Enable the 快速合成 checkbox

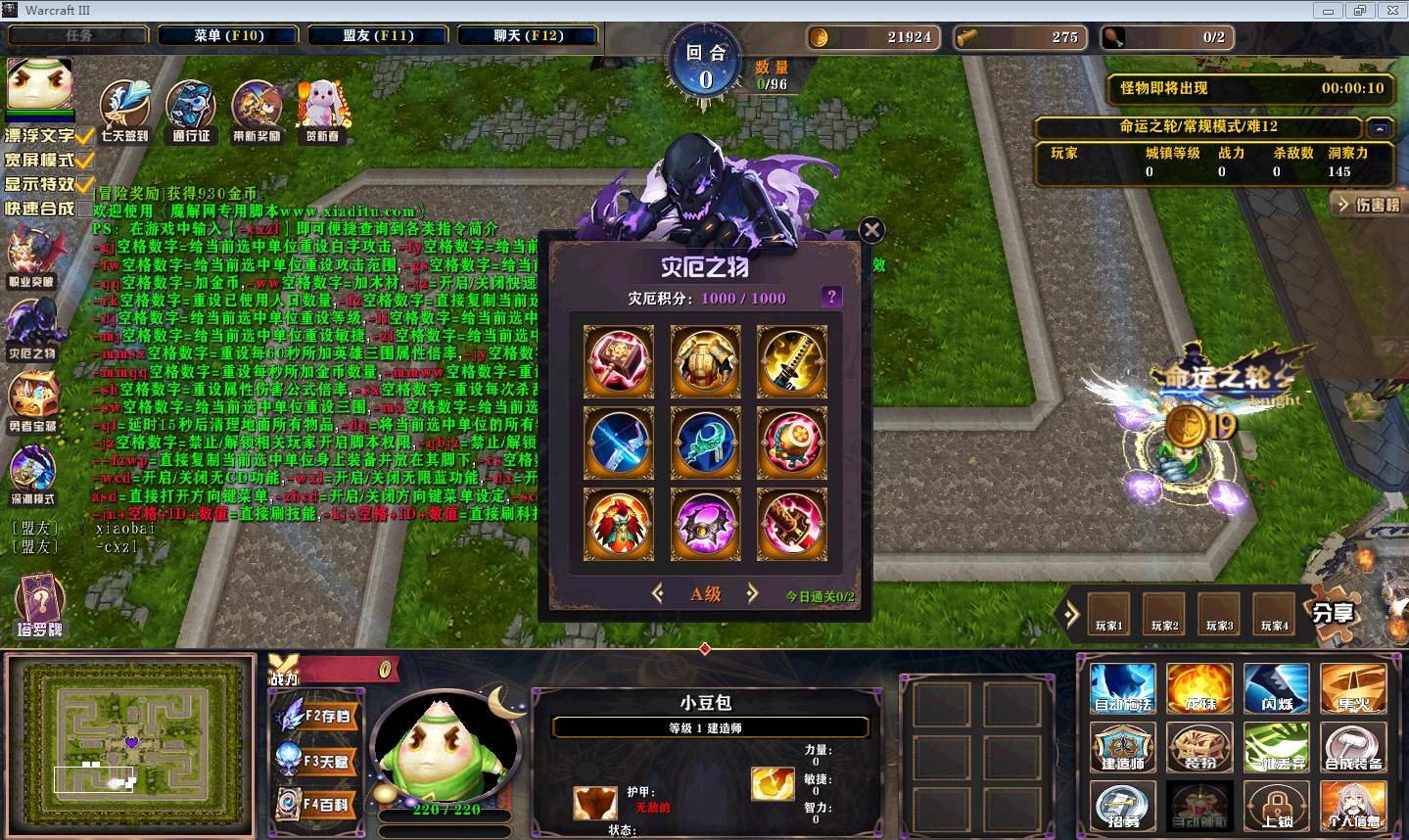pyautogui.click(x=85, y=208)
